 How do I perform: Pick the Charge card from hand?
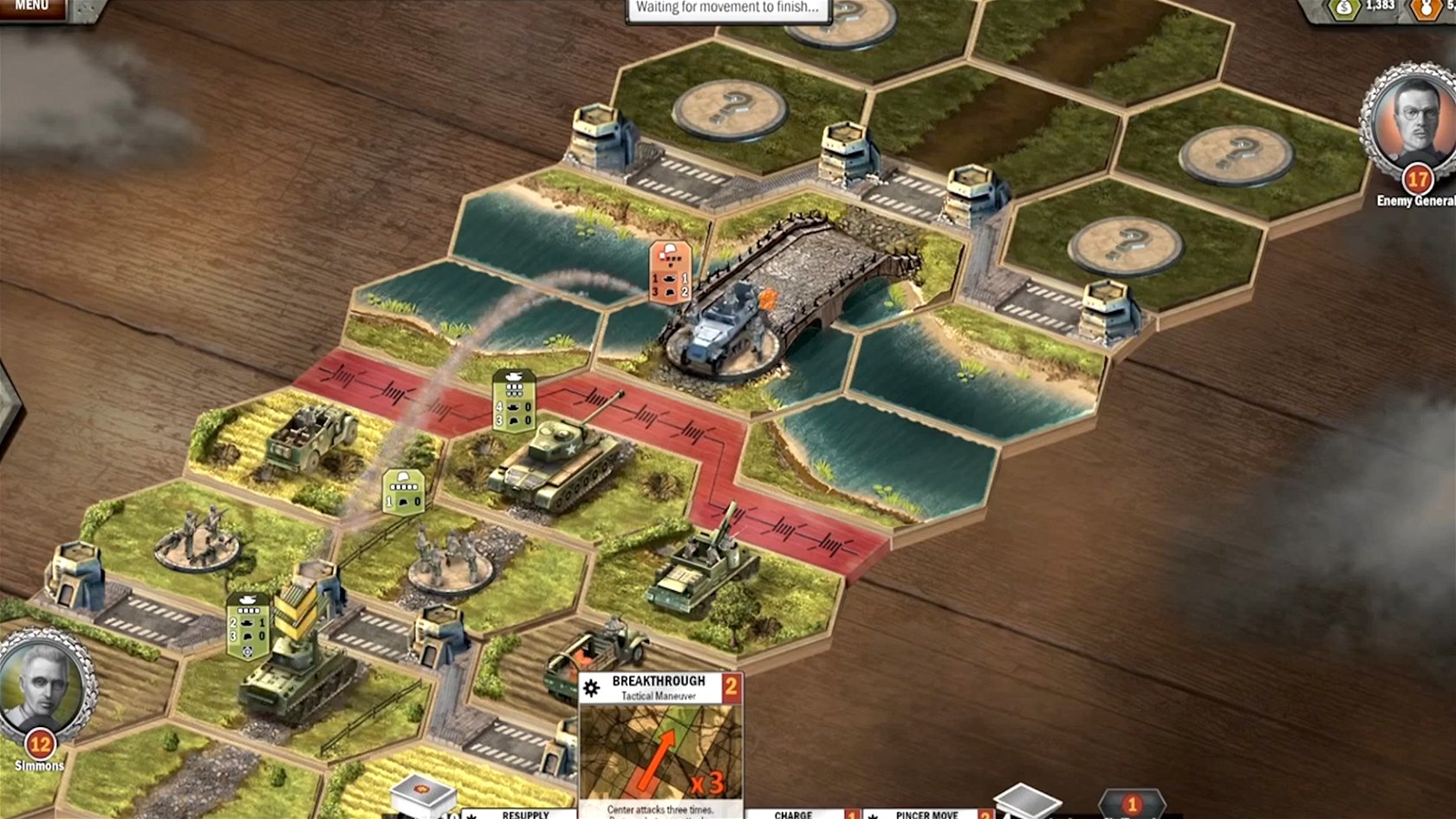pos(793,813)
